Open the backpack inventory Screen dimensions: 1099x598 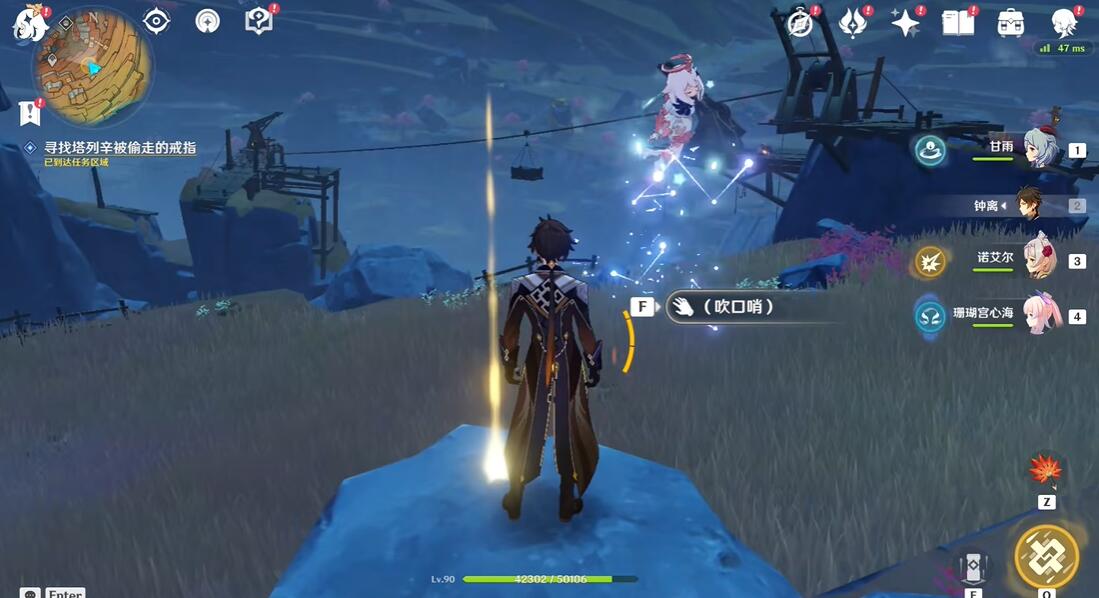(x=1010, y=23)
